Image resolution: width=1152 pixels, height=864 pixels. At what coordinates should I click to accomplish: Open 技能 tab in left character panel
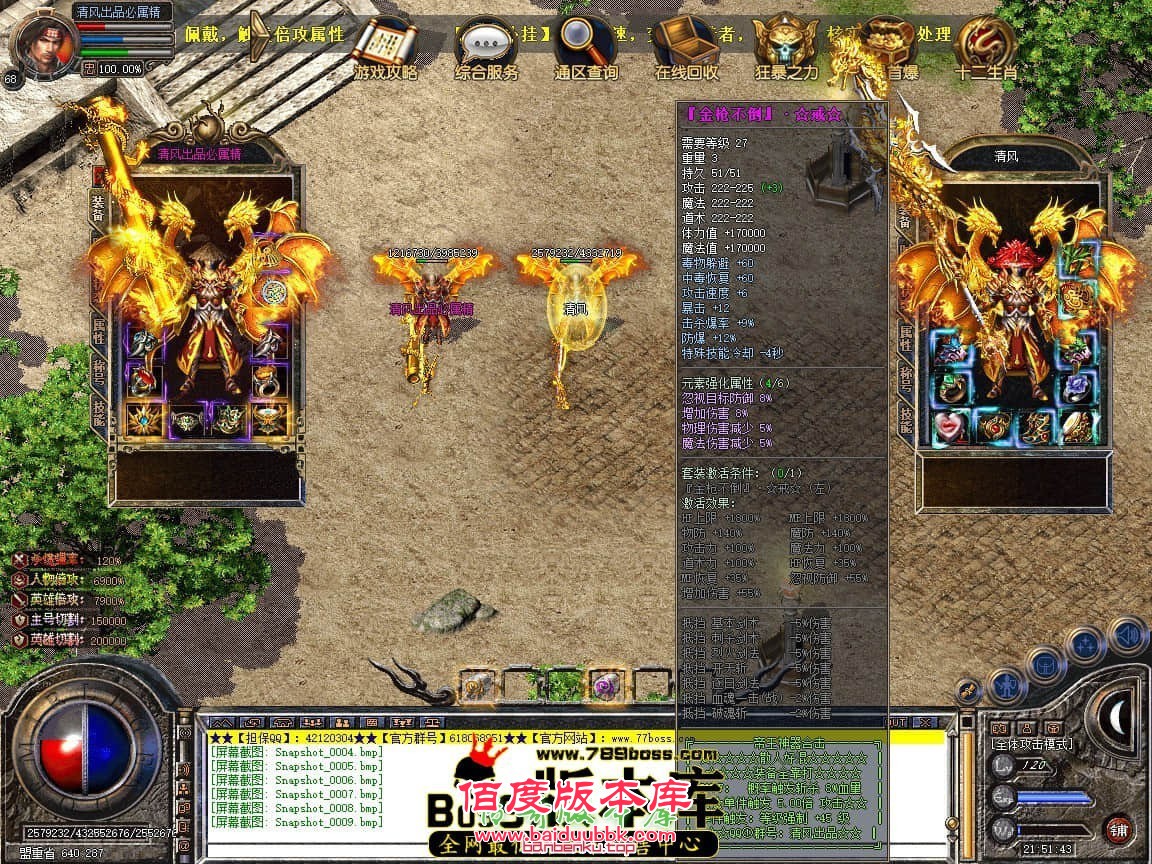[99, 409]
